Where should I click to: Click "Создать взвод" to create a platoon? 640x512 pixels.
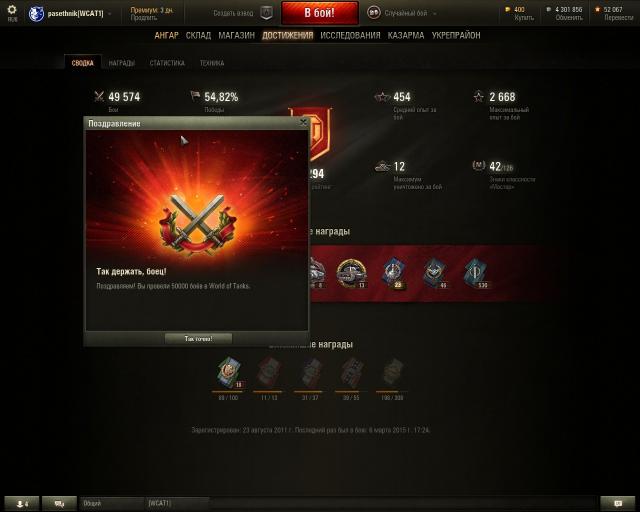[236, 13]
